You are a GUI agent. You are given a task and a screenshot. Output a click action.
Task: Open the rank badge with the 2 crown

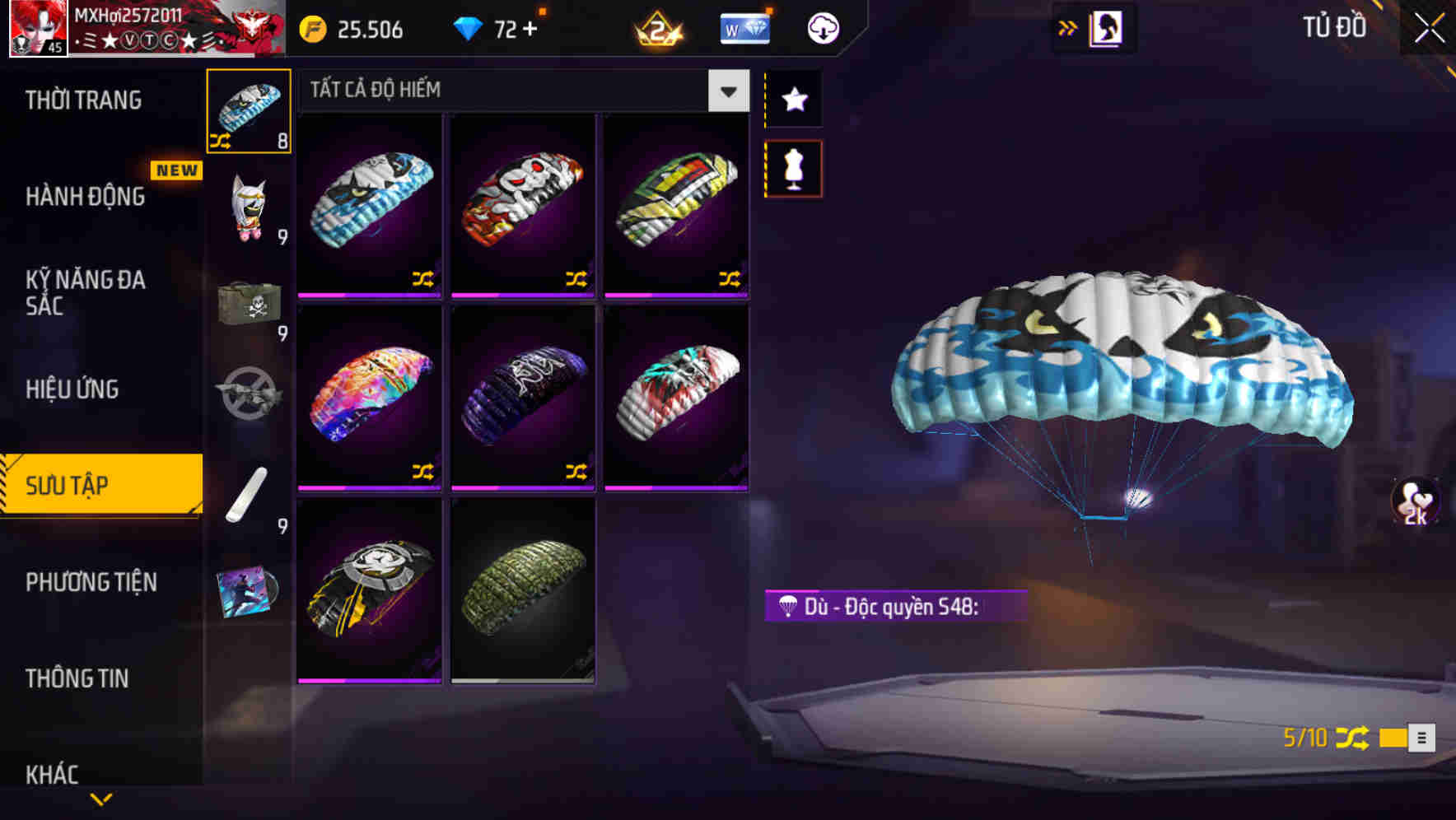coord(659,27)
